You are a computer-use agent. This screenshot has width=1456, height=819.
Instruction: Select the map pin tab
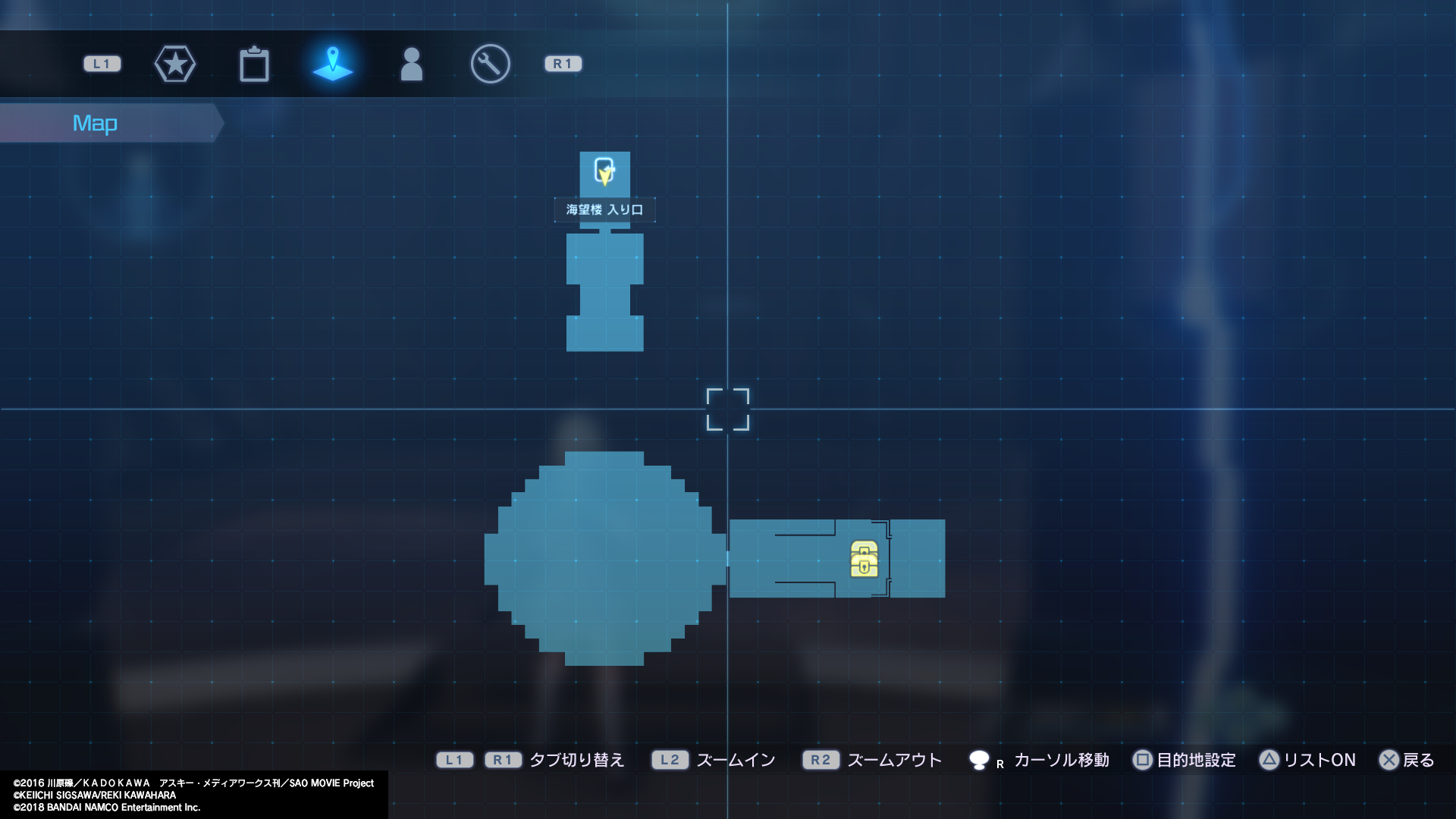(333, 64)
